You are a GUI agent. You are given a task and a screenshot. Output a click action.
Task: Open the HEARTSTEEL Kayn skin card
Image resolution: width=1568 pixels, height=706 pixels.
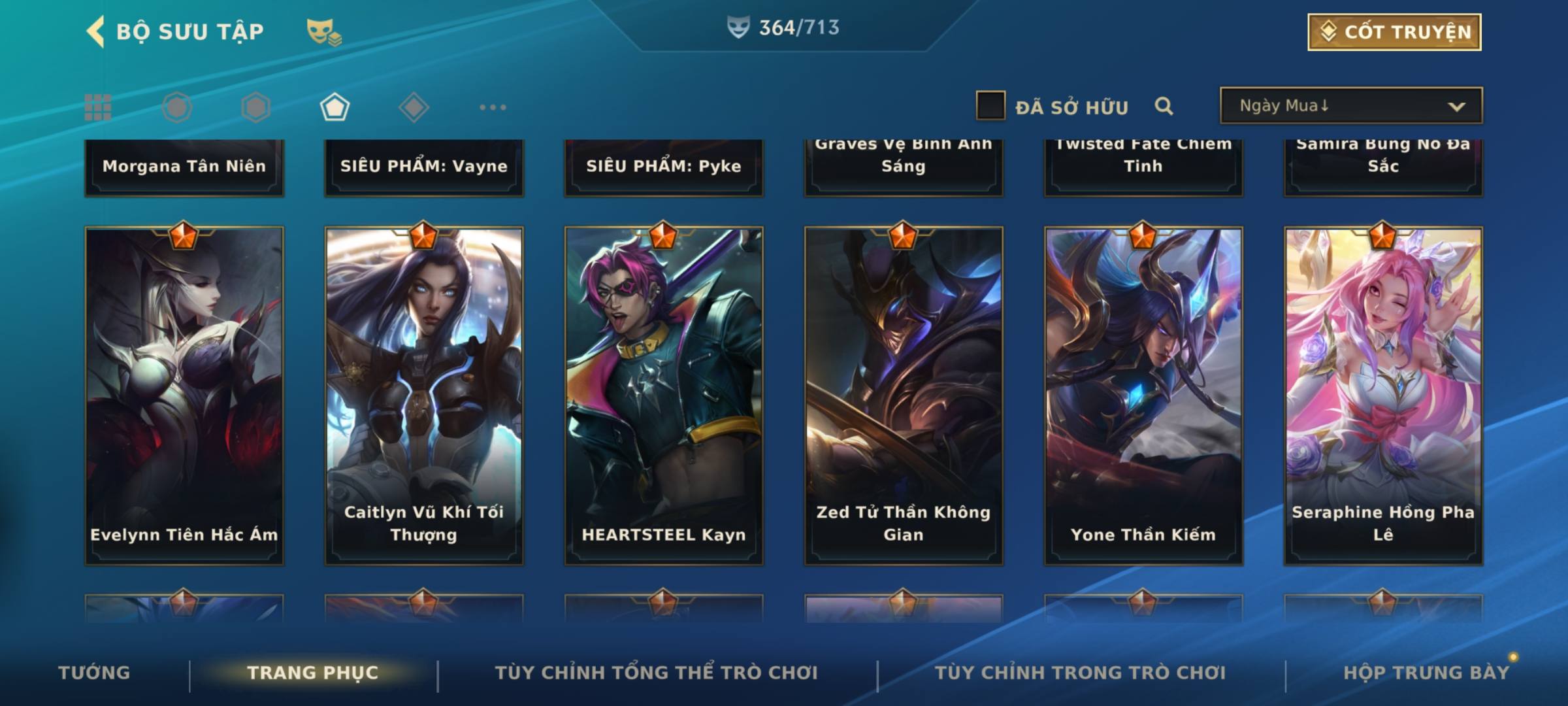(x=664, y=395)
